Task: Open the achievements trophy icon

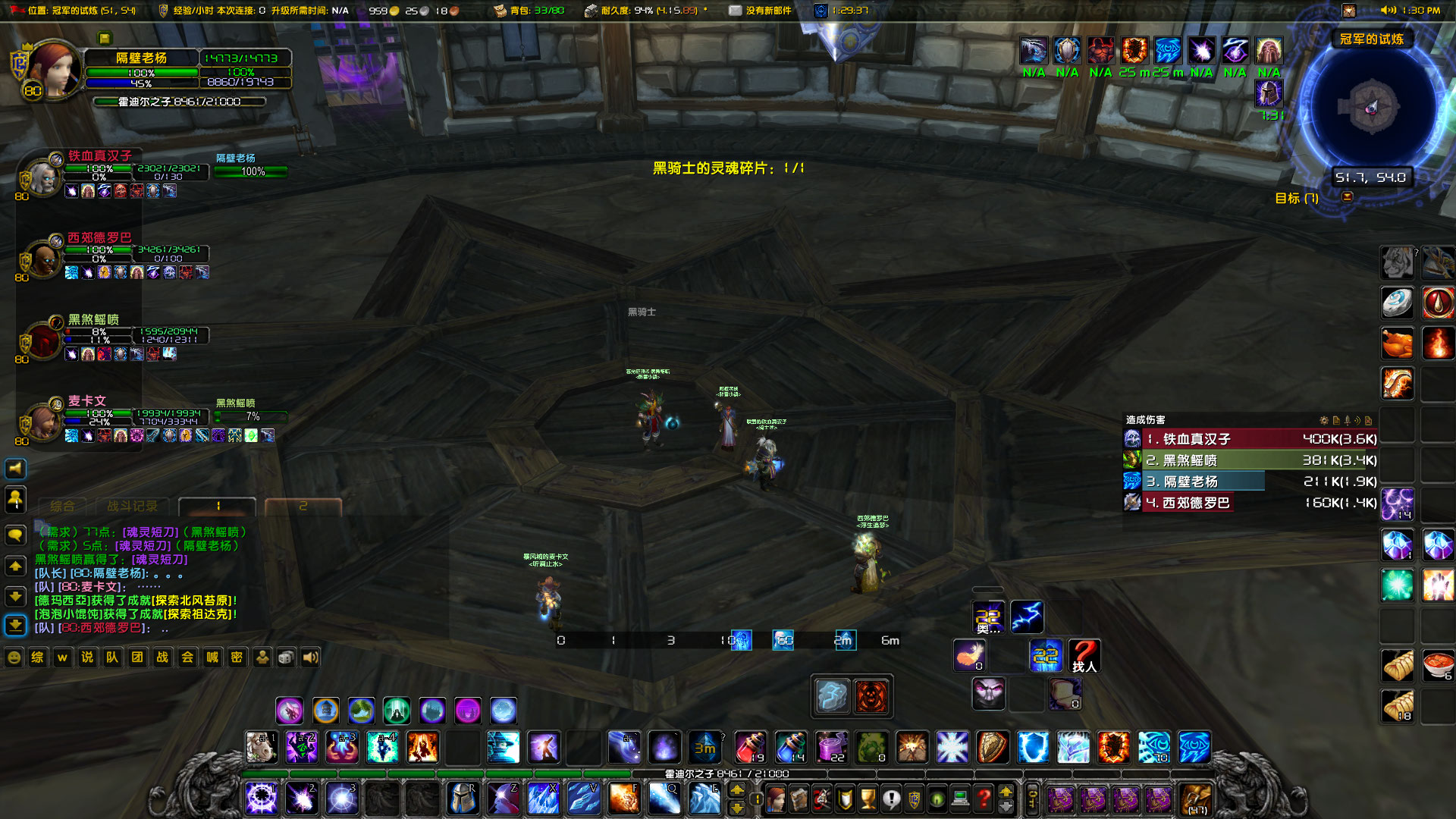Action: [x=868, y=798]
